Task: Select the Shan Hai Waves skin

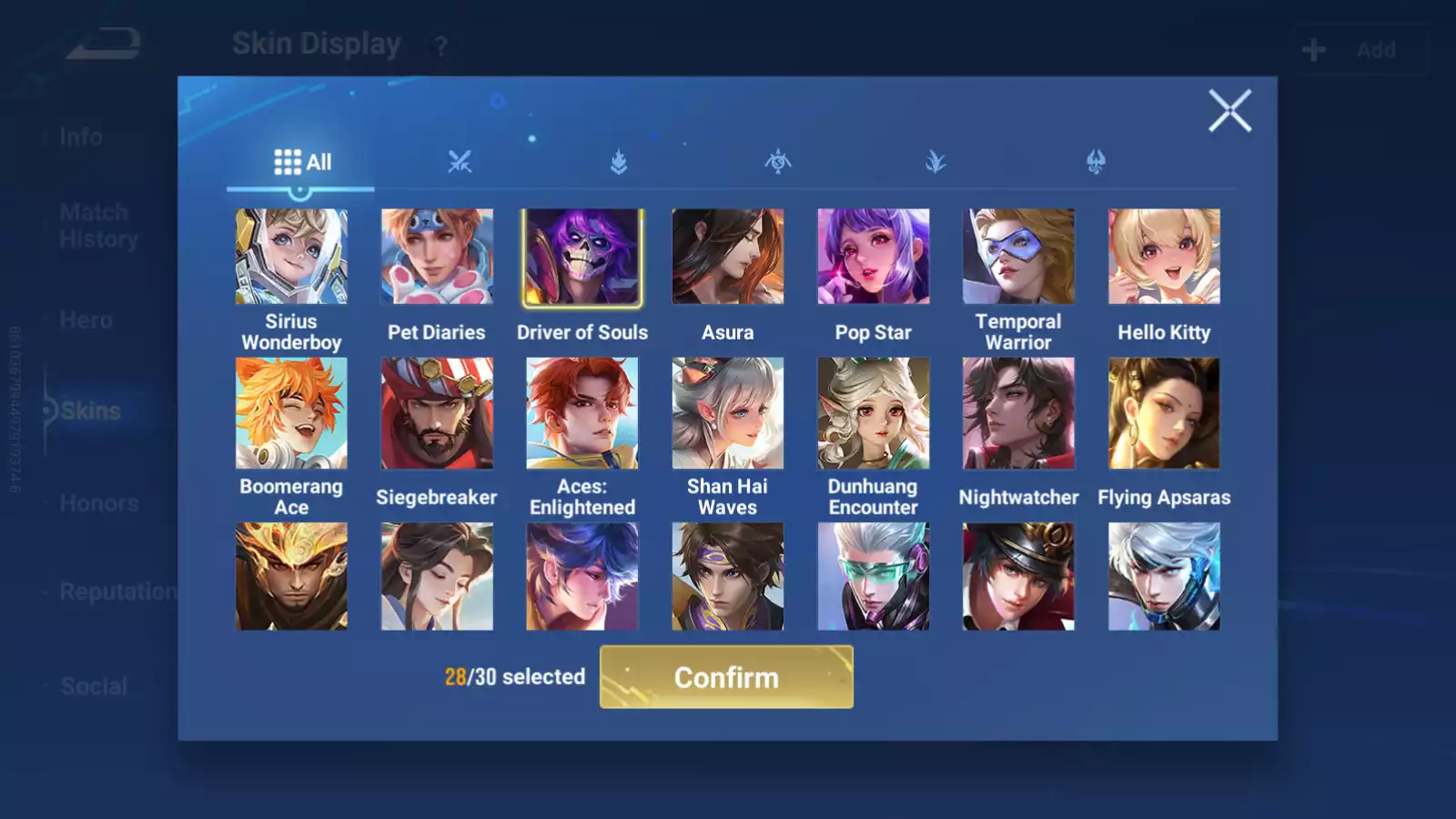Action: [728, 413]
